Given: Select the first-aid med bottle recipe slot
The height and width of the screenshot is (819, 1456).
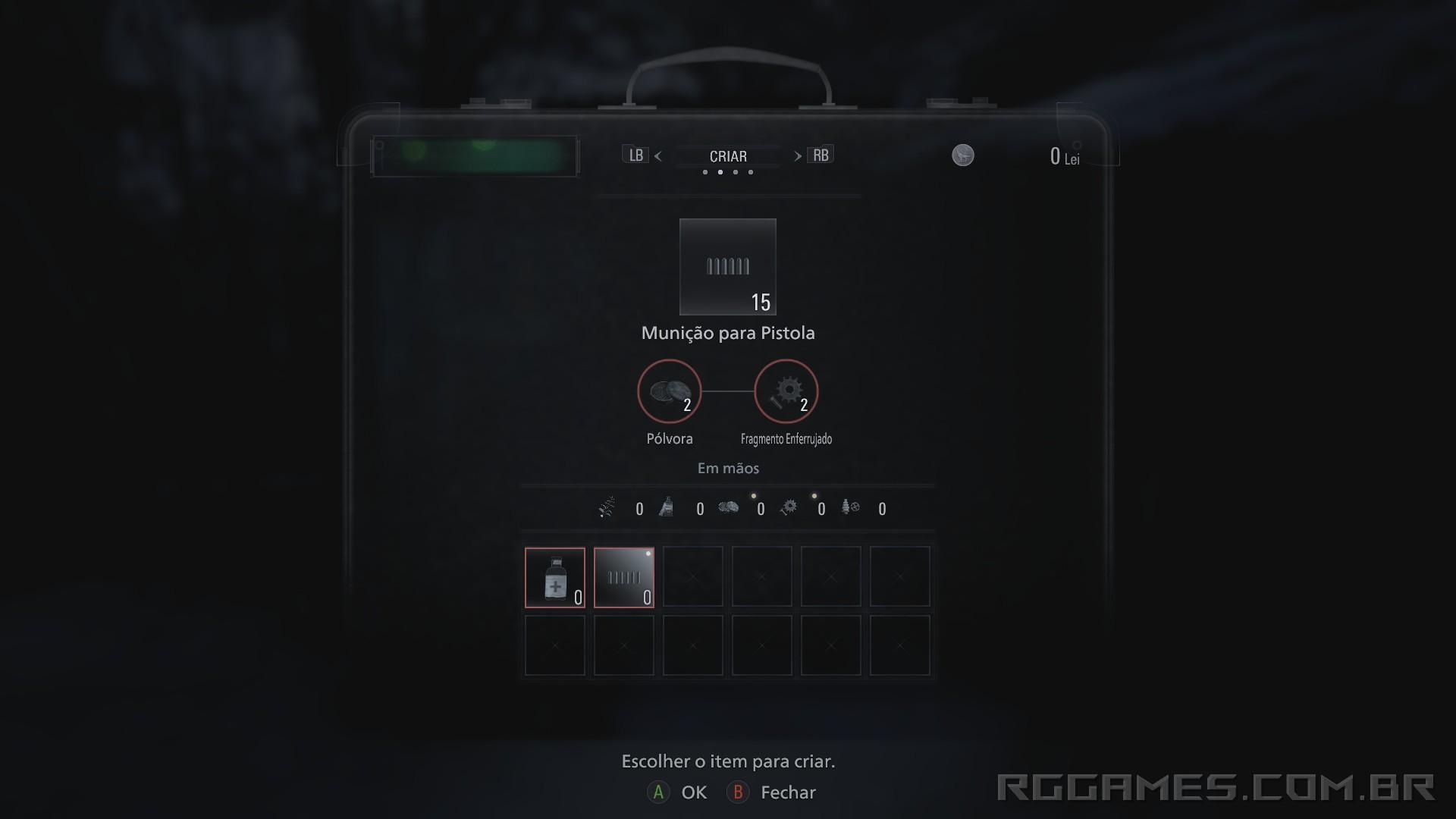Looking at the screenshot, I should click(x=554, y=577).
